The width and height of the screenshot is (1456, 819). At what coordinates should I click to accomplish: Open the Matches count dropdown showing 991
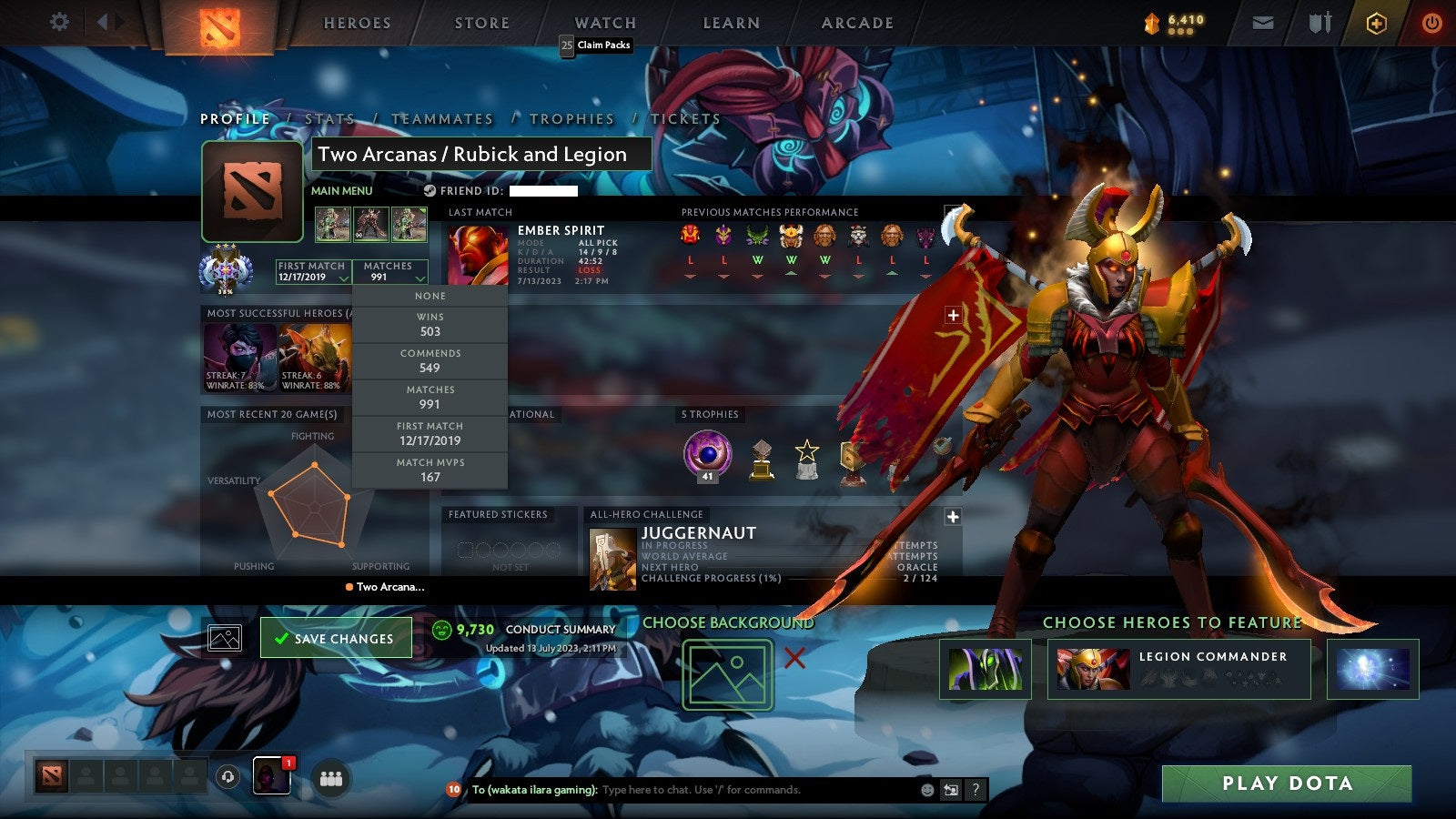[x=390, y=272]
